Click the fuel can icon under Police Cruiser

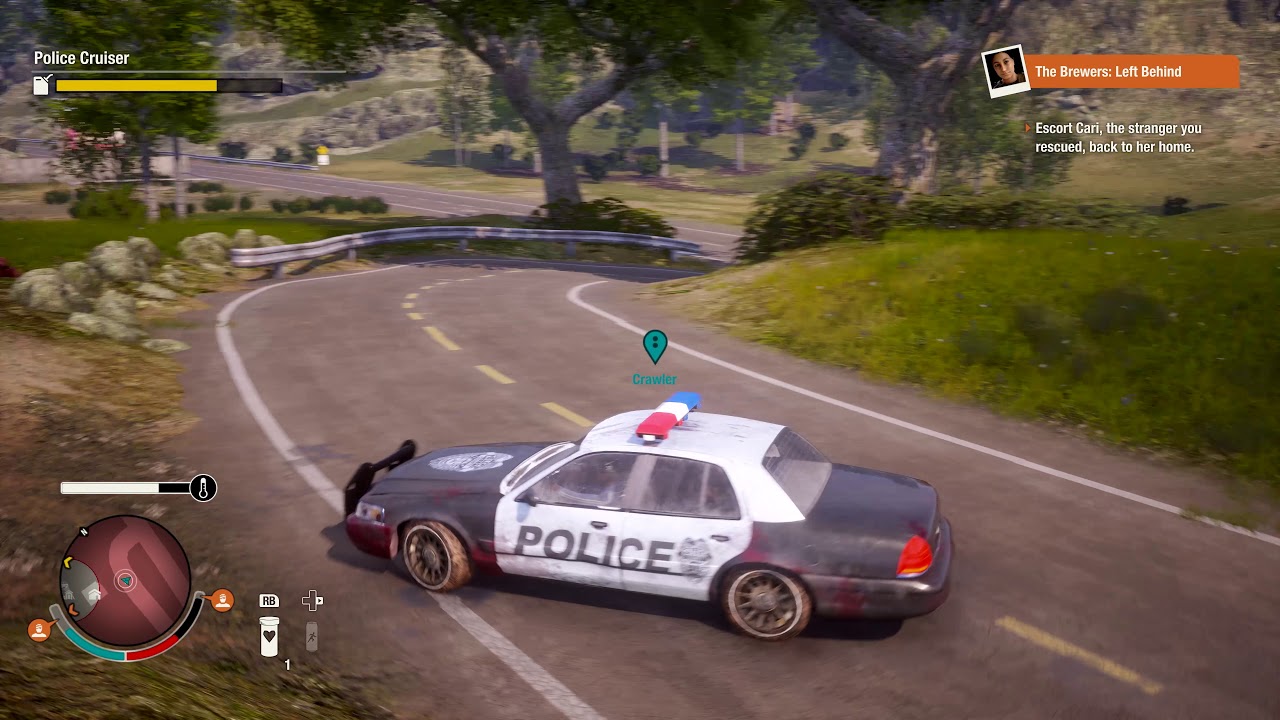coord(42,85)
